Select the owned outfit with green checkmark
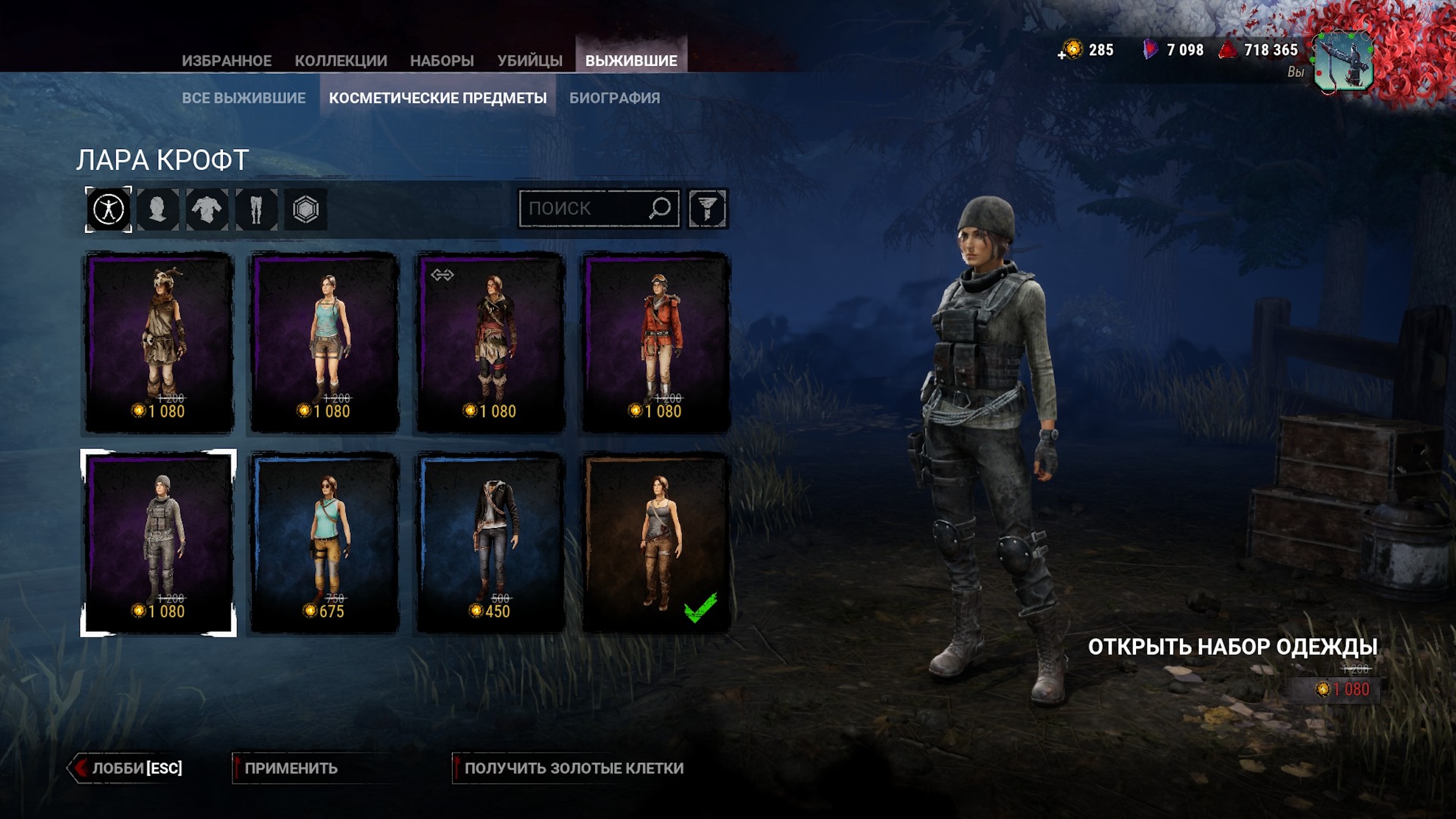This screenshot has height=819, width=1456. 656,542
